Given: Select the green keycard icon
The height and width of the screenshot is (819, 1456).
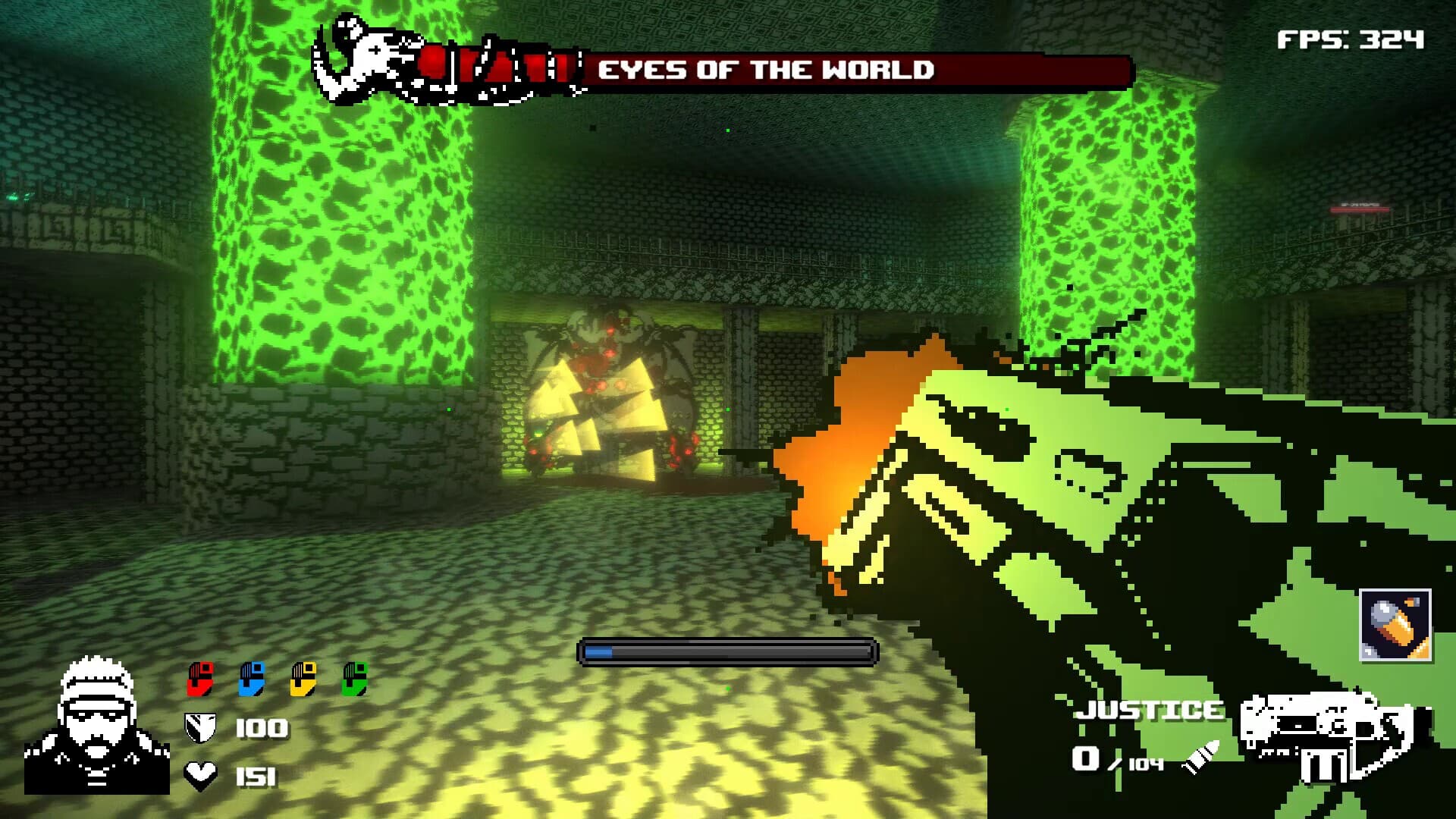Looking at the screenshot, I should point(355,678).
